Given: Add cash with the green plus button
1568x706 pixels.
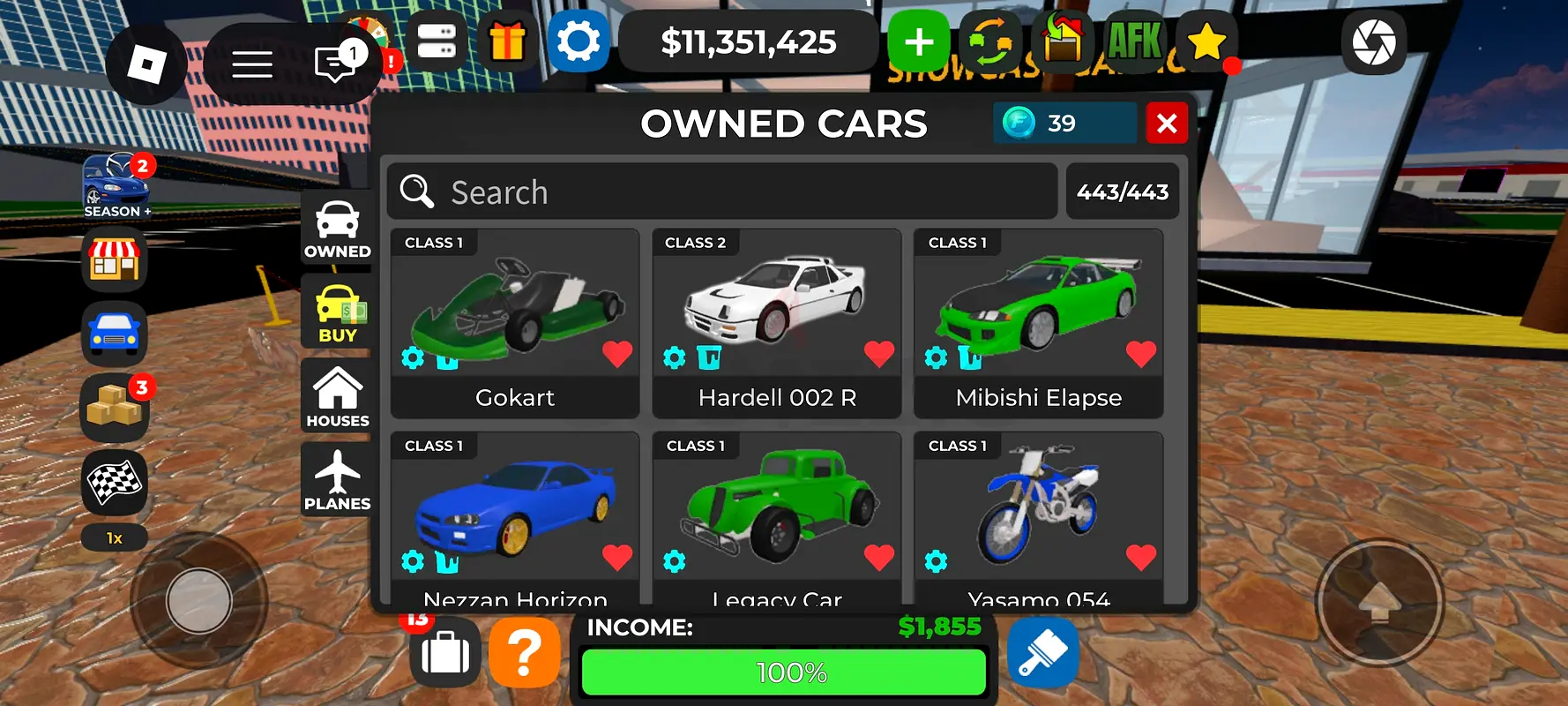Looking at the screenshot, I should pos(919,41).
